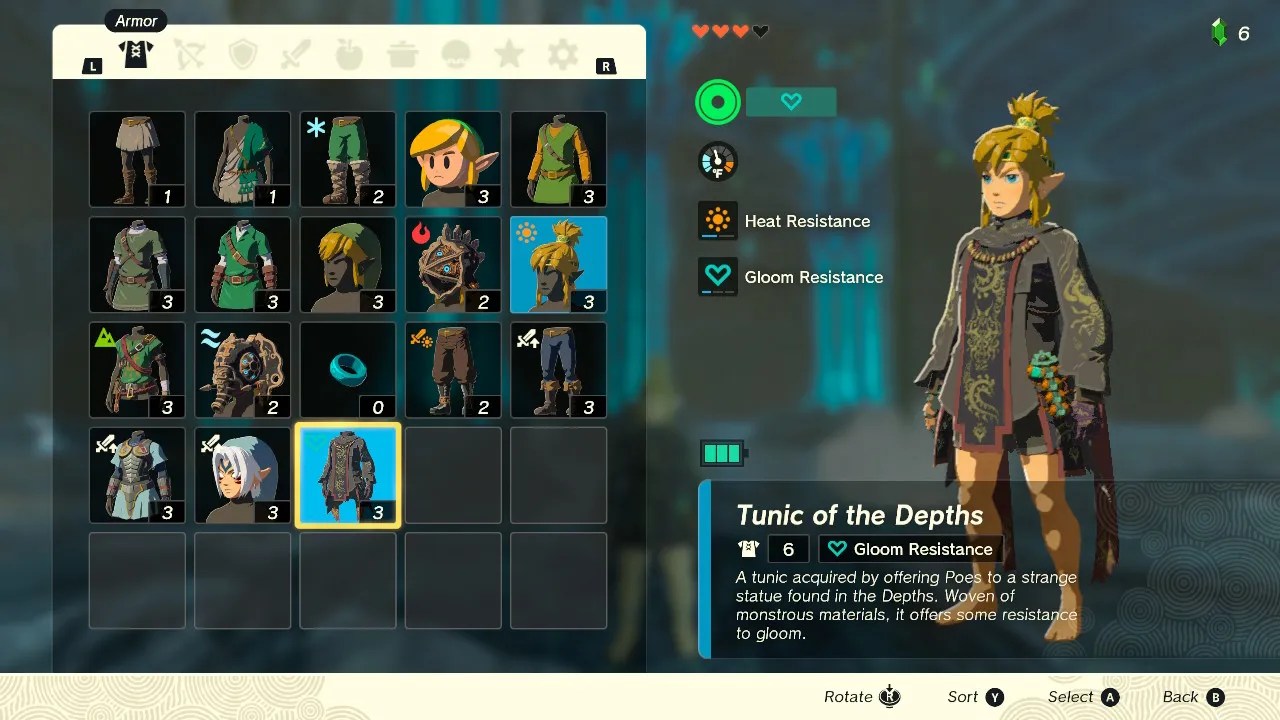1280x720 pixels.
Task: Open the Swords category icon
Action: pyautogui.click(x=295, y=55)
